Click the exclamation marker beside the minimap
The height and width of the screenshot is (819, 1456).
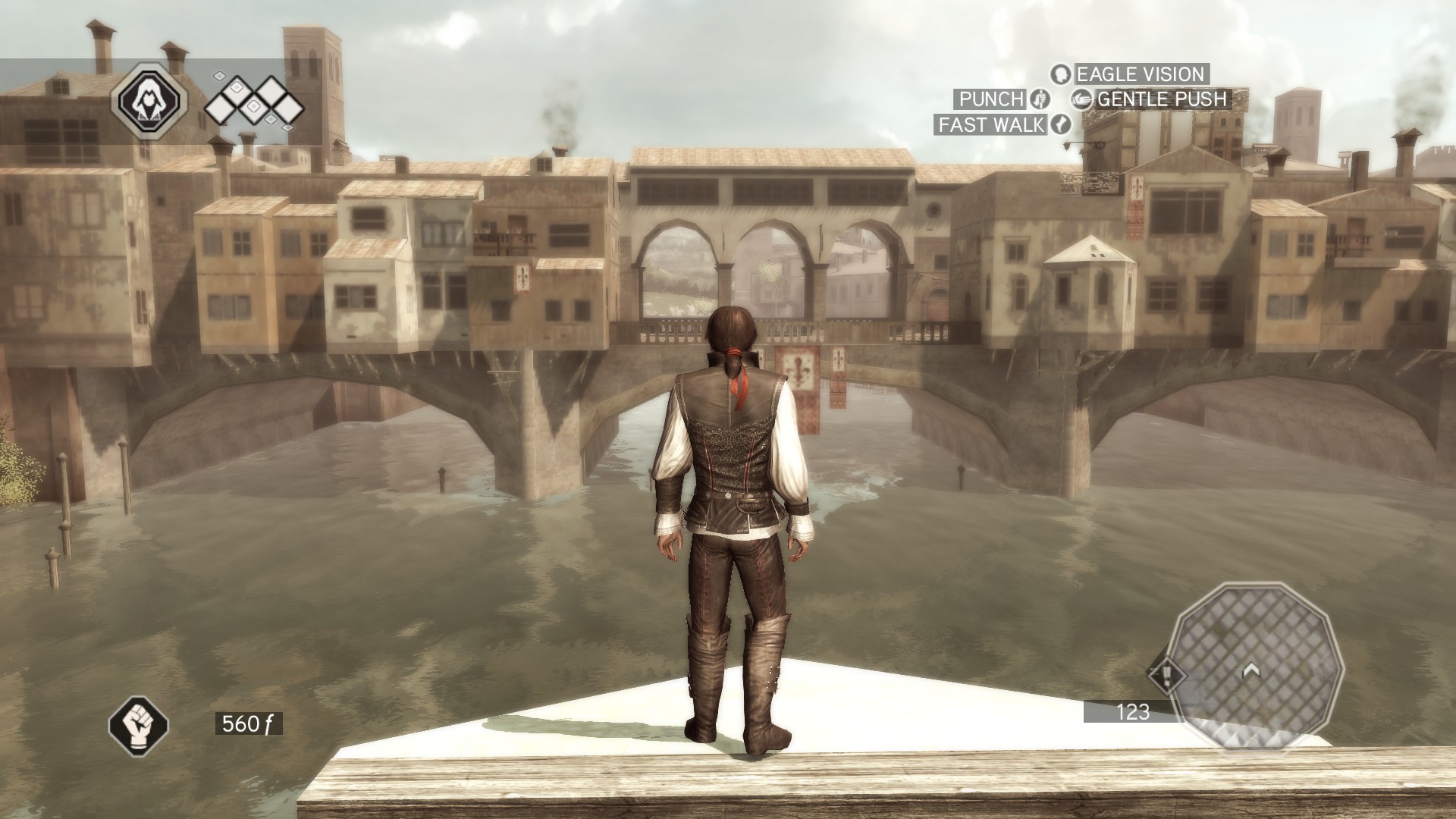pyautogui.click(x=1166, y=673)
